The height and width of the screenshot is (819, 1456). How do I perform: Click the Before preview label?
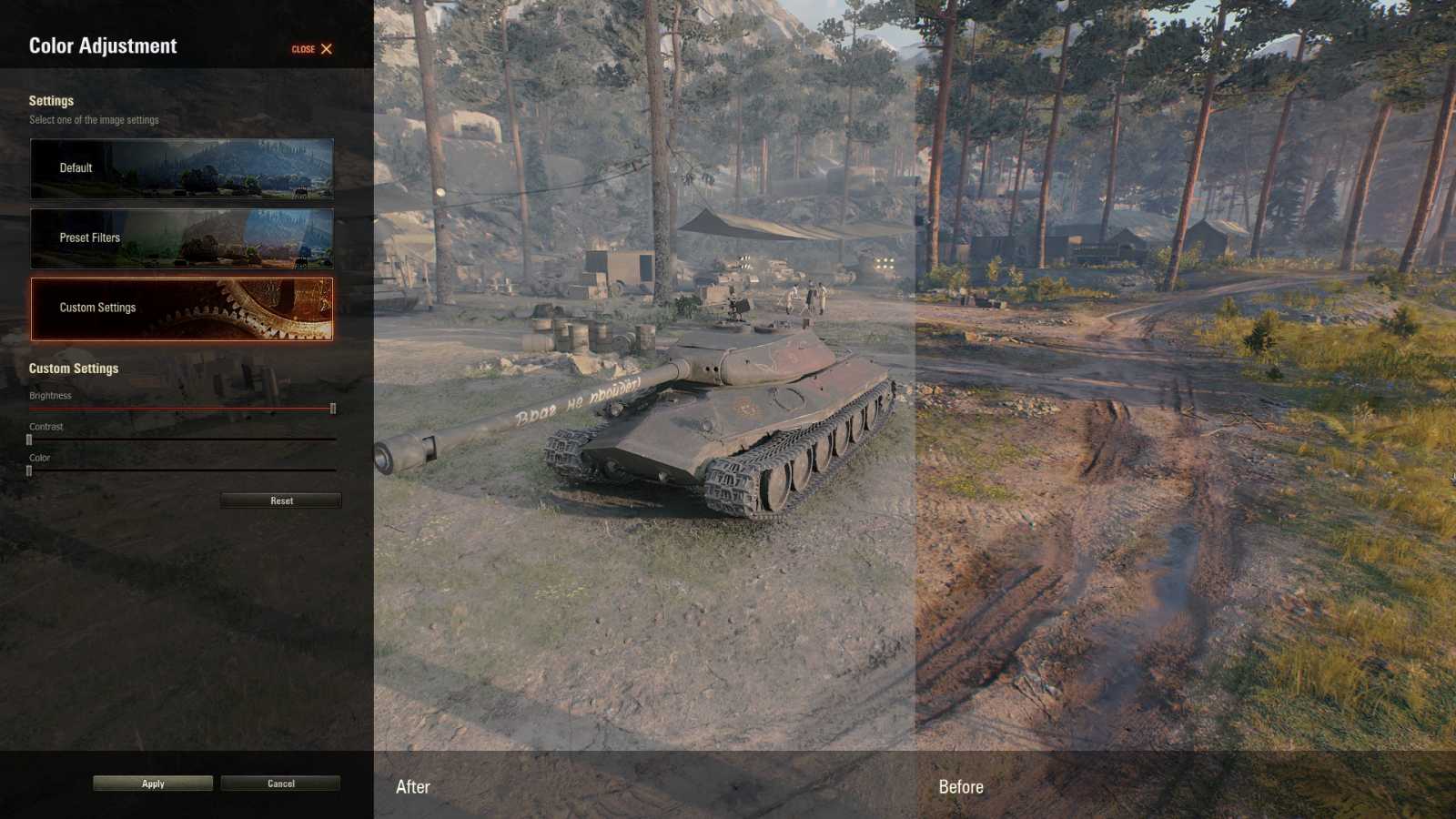click(x=962, y=786)
